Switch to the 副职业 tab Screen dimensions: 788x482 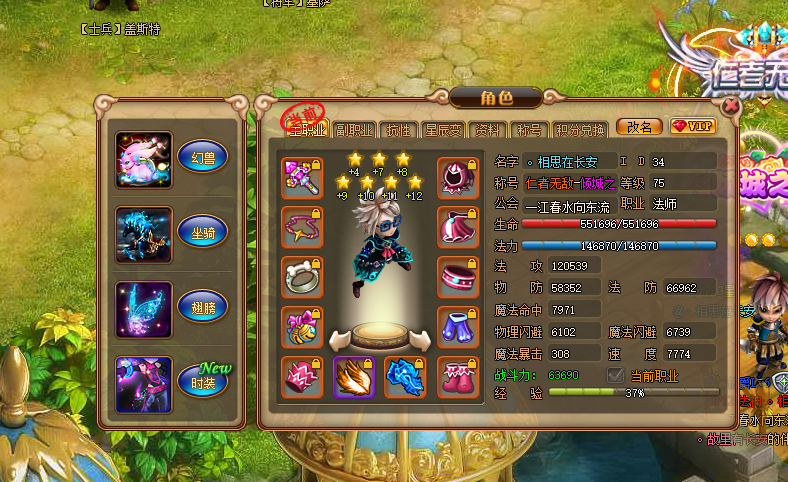point(353,129)
